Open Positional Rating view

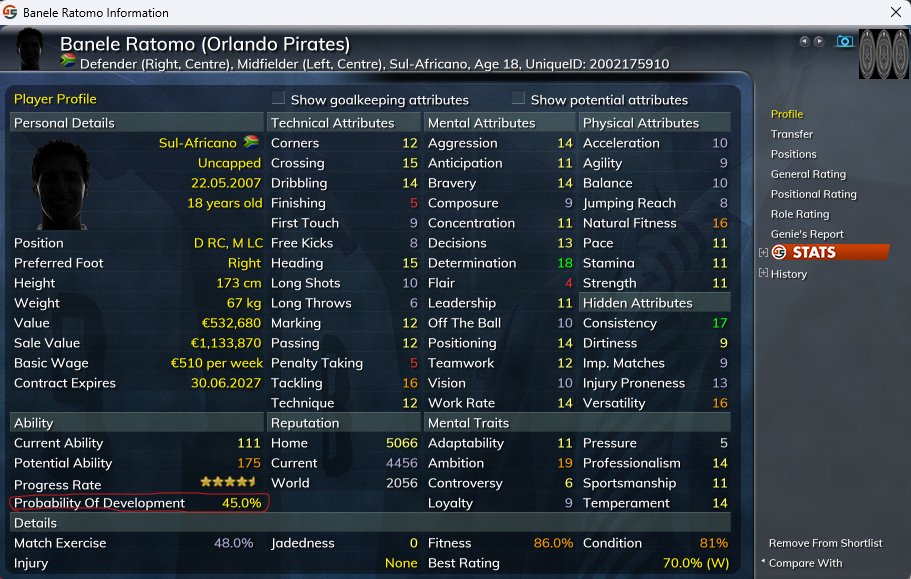coord(813,194)
